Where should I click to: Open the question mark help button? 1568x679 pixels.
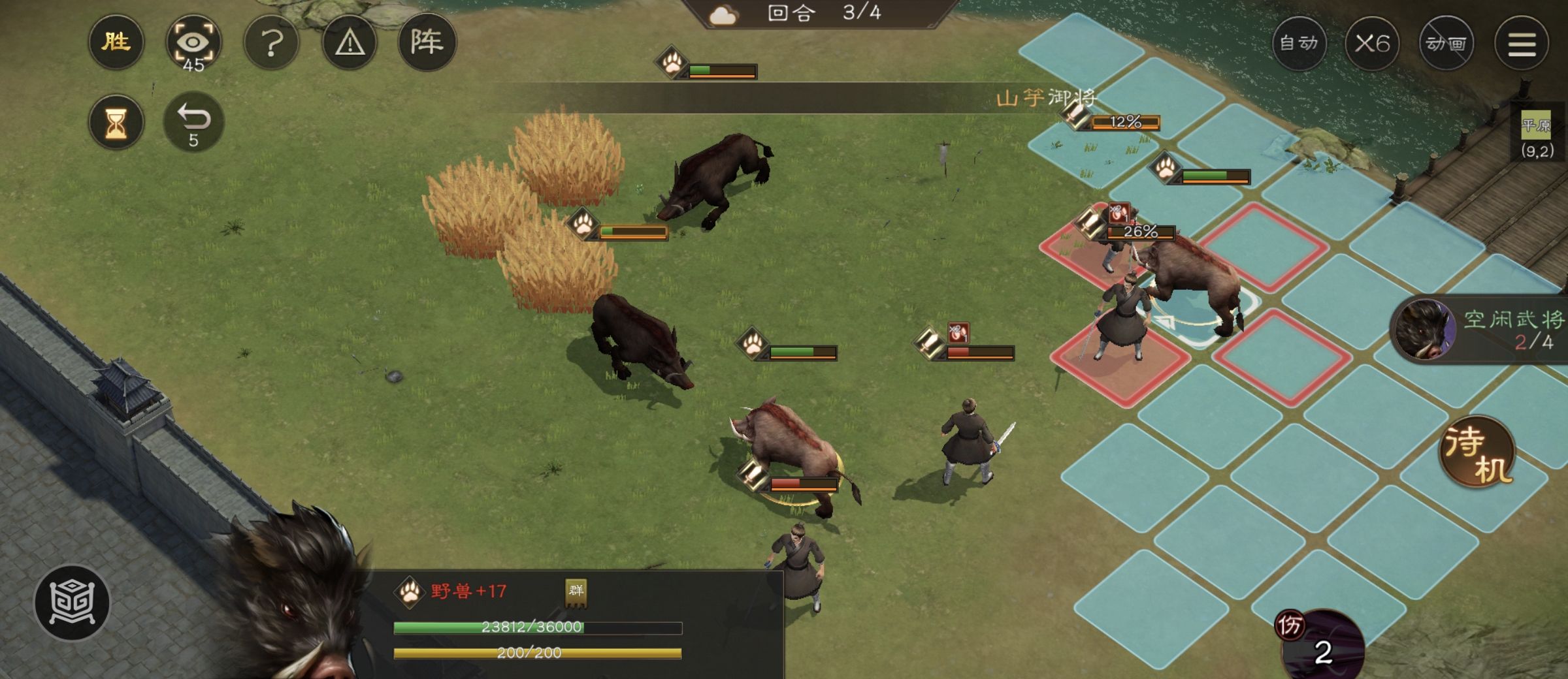[272, 43]
